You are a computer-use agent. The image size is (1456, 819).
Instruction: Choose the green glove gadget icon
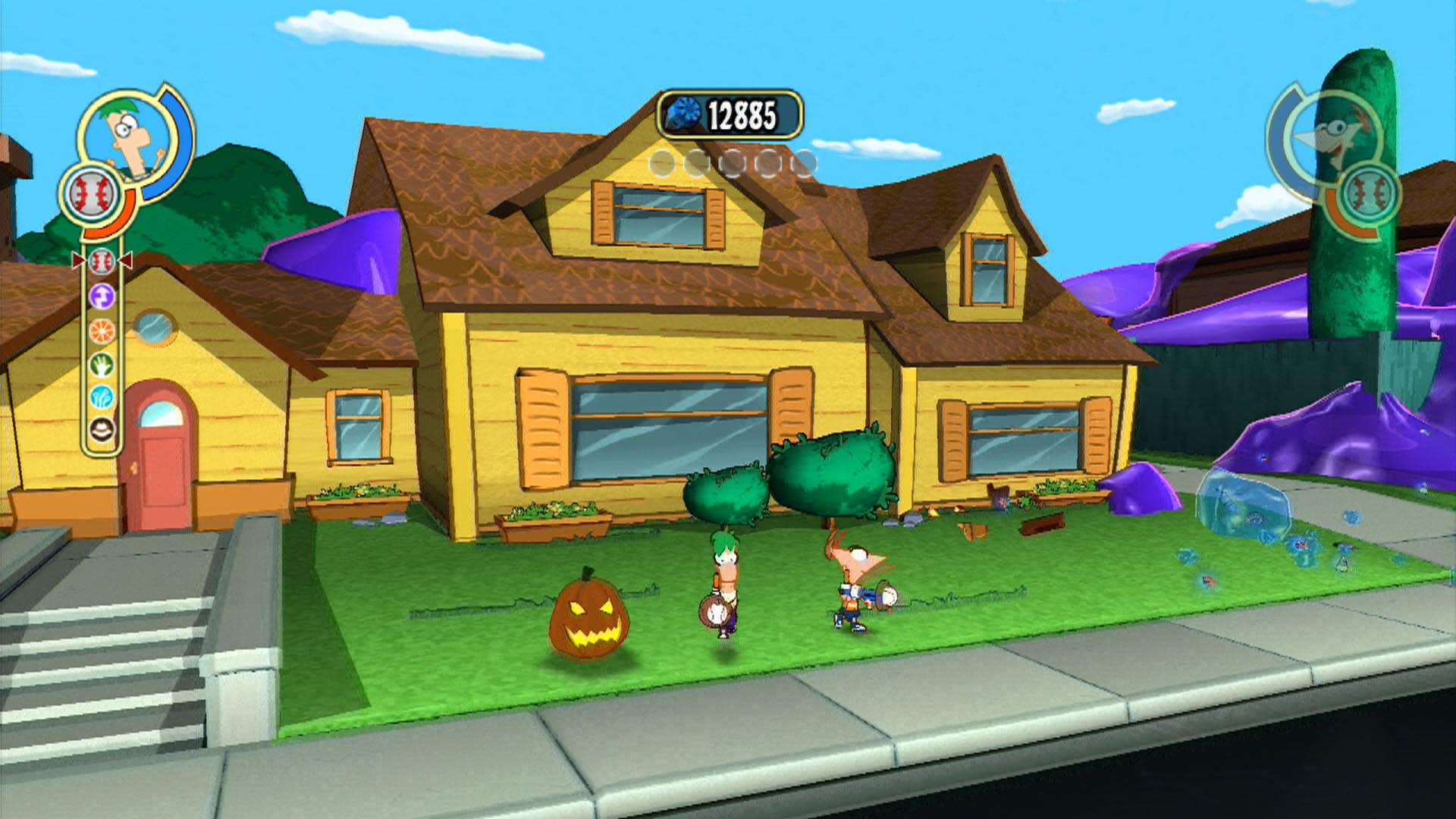click(101, 364)
